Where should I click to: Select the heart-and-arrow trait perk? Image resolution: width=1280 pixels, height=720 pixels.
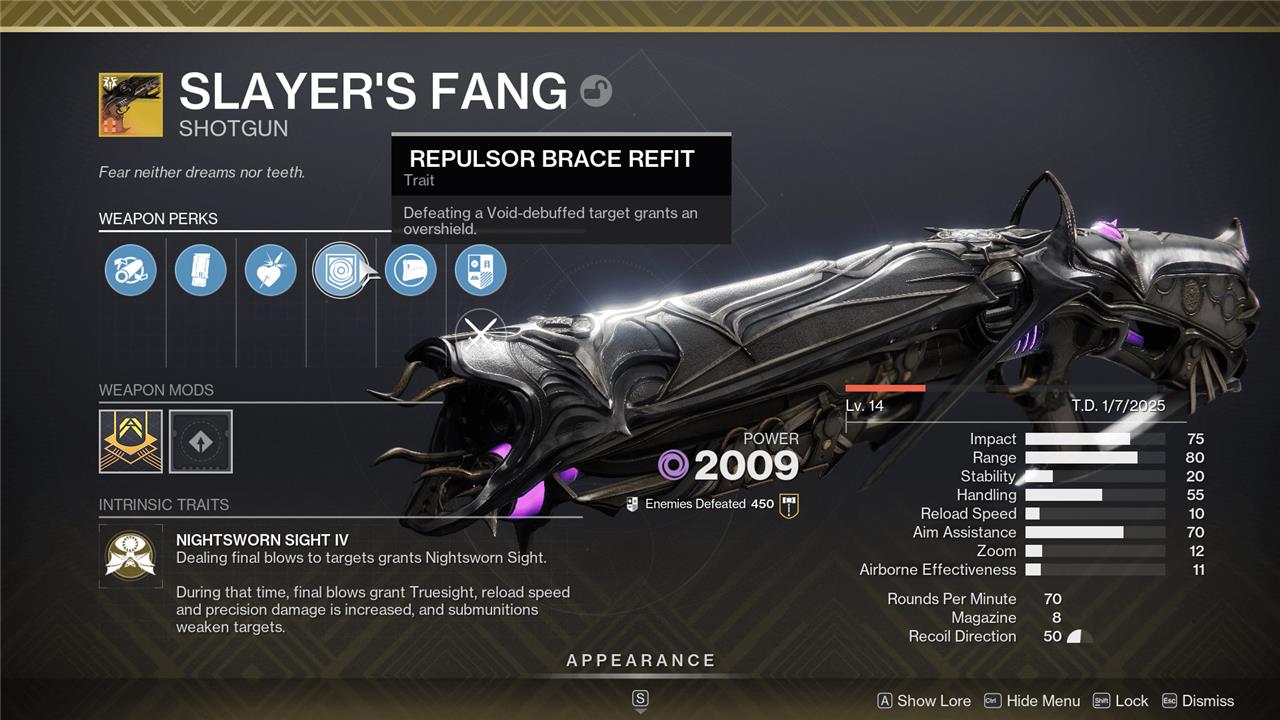click(x=271, y=271)
